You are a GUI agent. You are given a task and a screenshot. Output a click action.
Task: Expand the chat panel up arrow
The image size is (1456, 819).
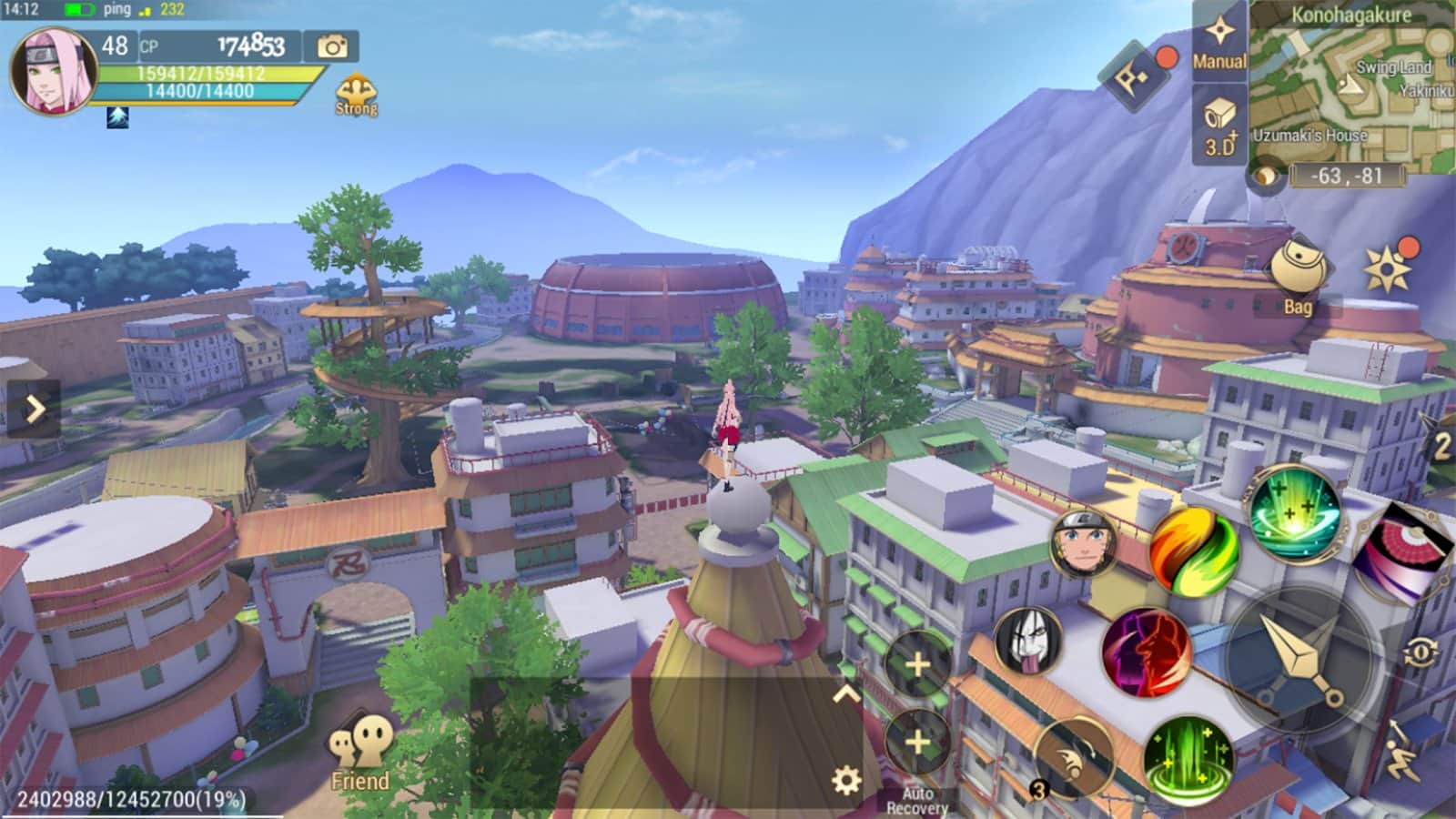(846, 695)
